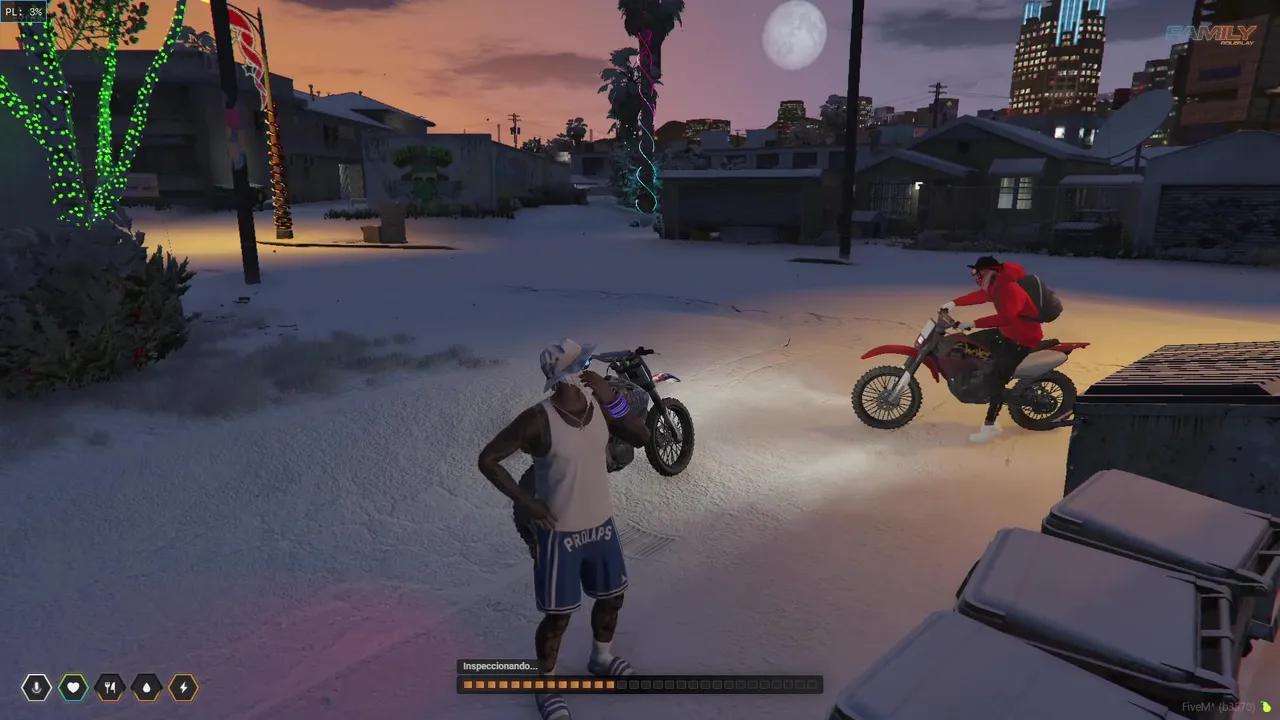Screen dimensions: 1280x720
Task: Mute your voice via the mic indicator
Action: (36, 687)
